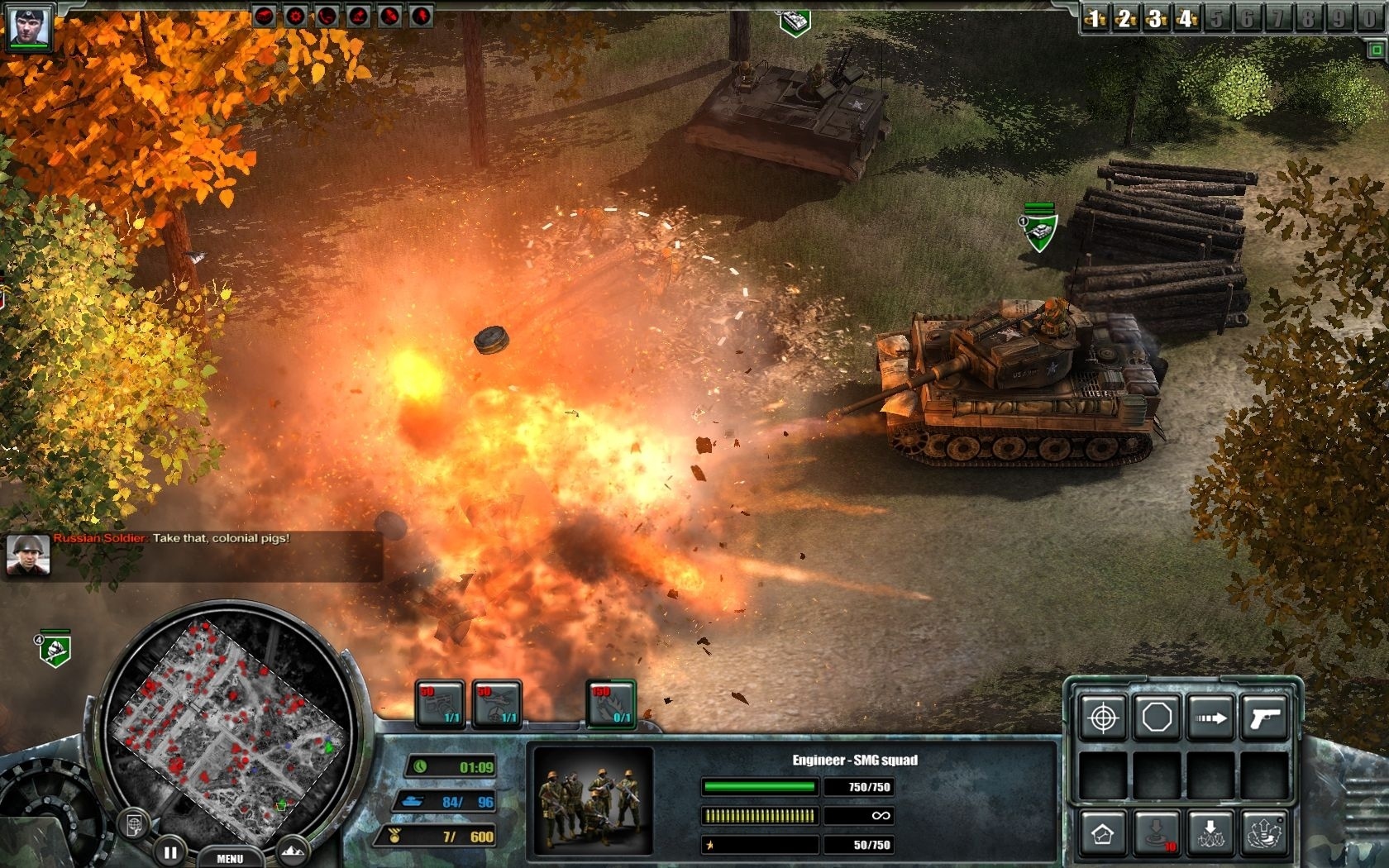Click the hold-position pentagon icon
1389x868 pixels.
click(x=1157, y=718)
